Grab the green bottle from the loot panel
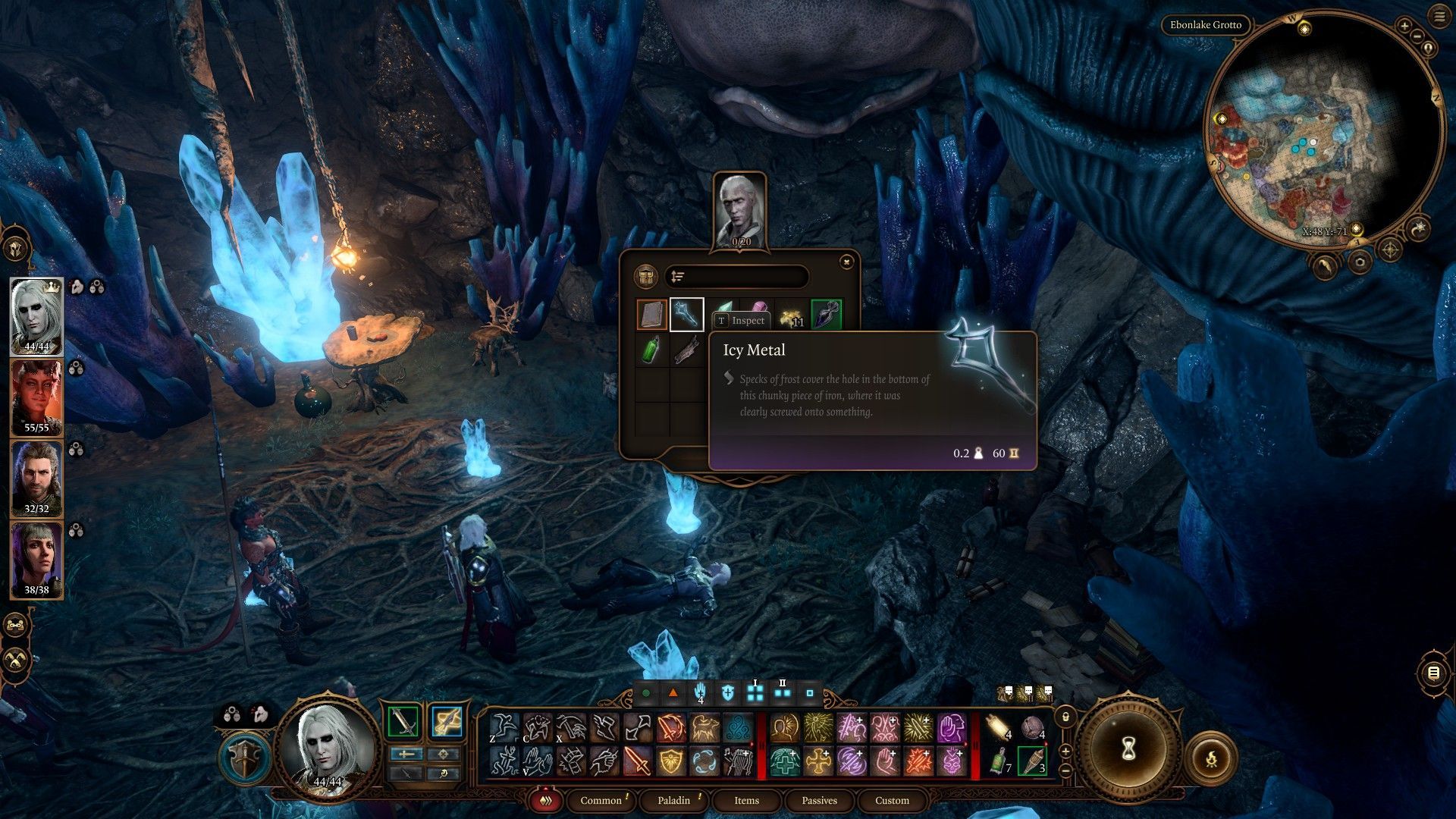This screenshot has height=819, width=1456. [651, 350]
